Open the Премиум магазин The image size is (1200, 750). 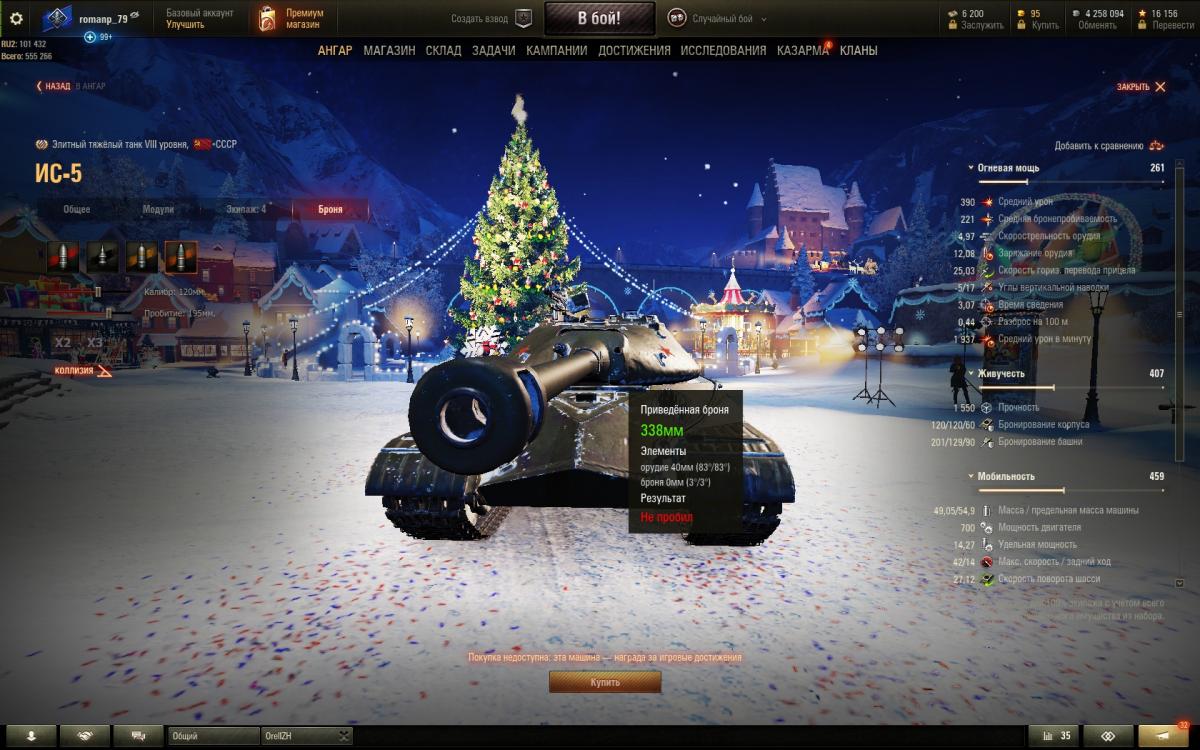click(x=292, y=18)
